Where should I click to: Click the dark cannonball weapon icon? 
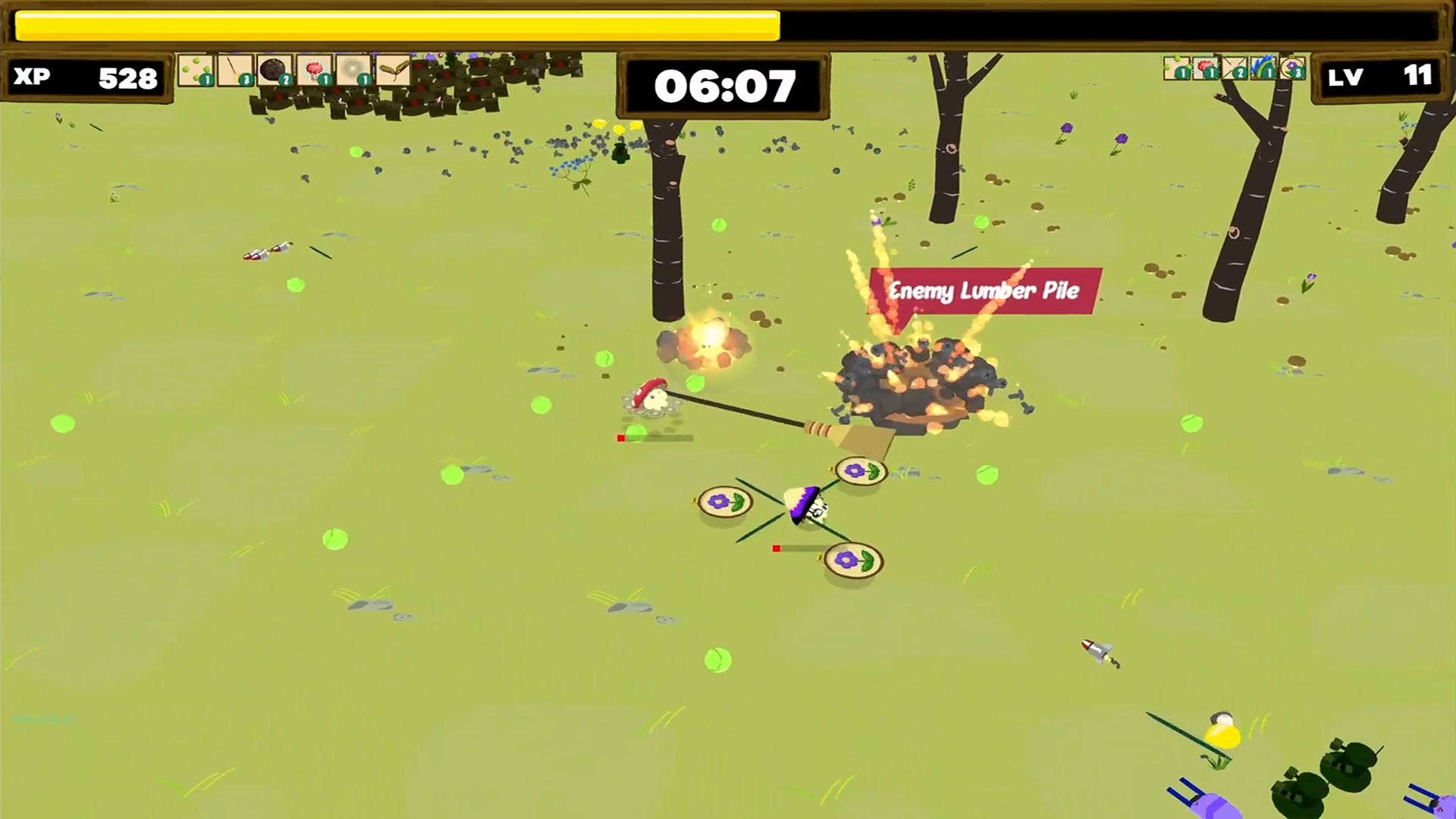pos(275,70)
